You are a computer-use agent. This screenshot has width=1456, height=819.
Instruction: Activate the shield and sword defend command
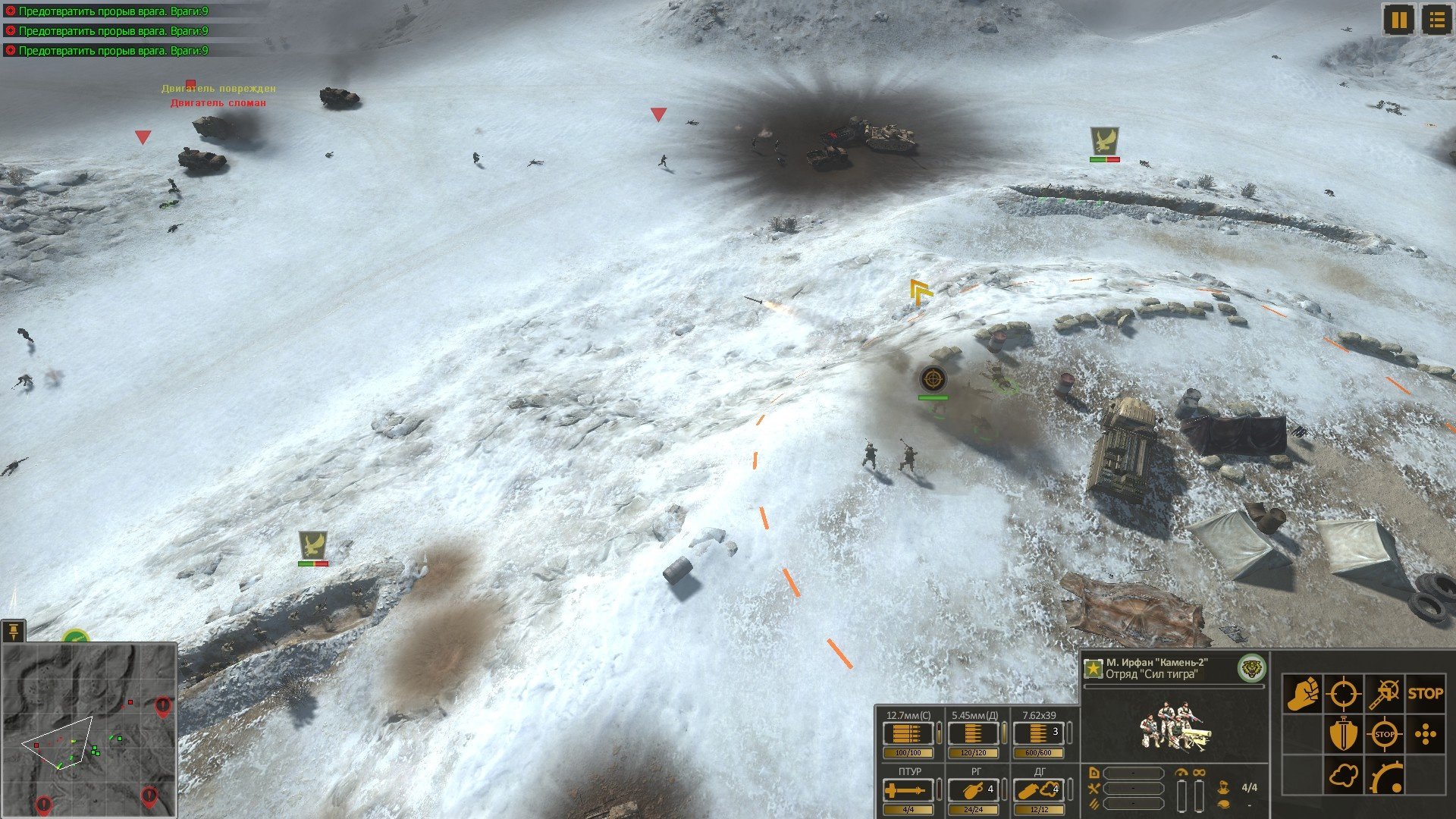point(1343,734)
